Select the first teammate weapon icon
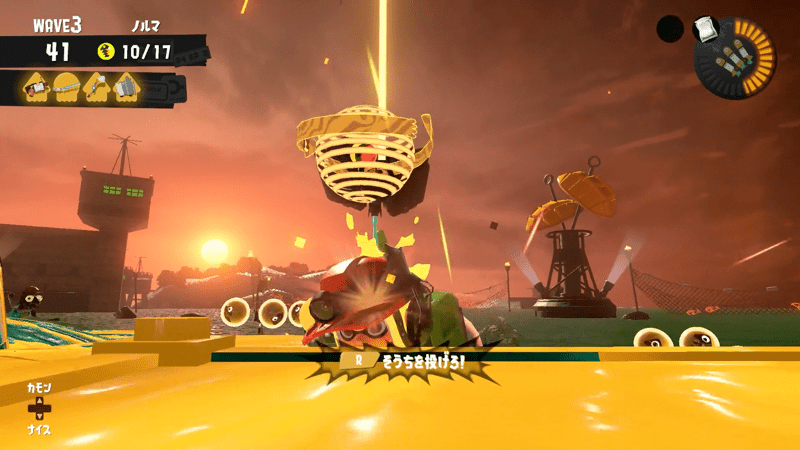 pos(35,88)
